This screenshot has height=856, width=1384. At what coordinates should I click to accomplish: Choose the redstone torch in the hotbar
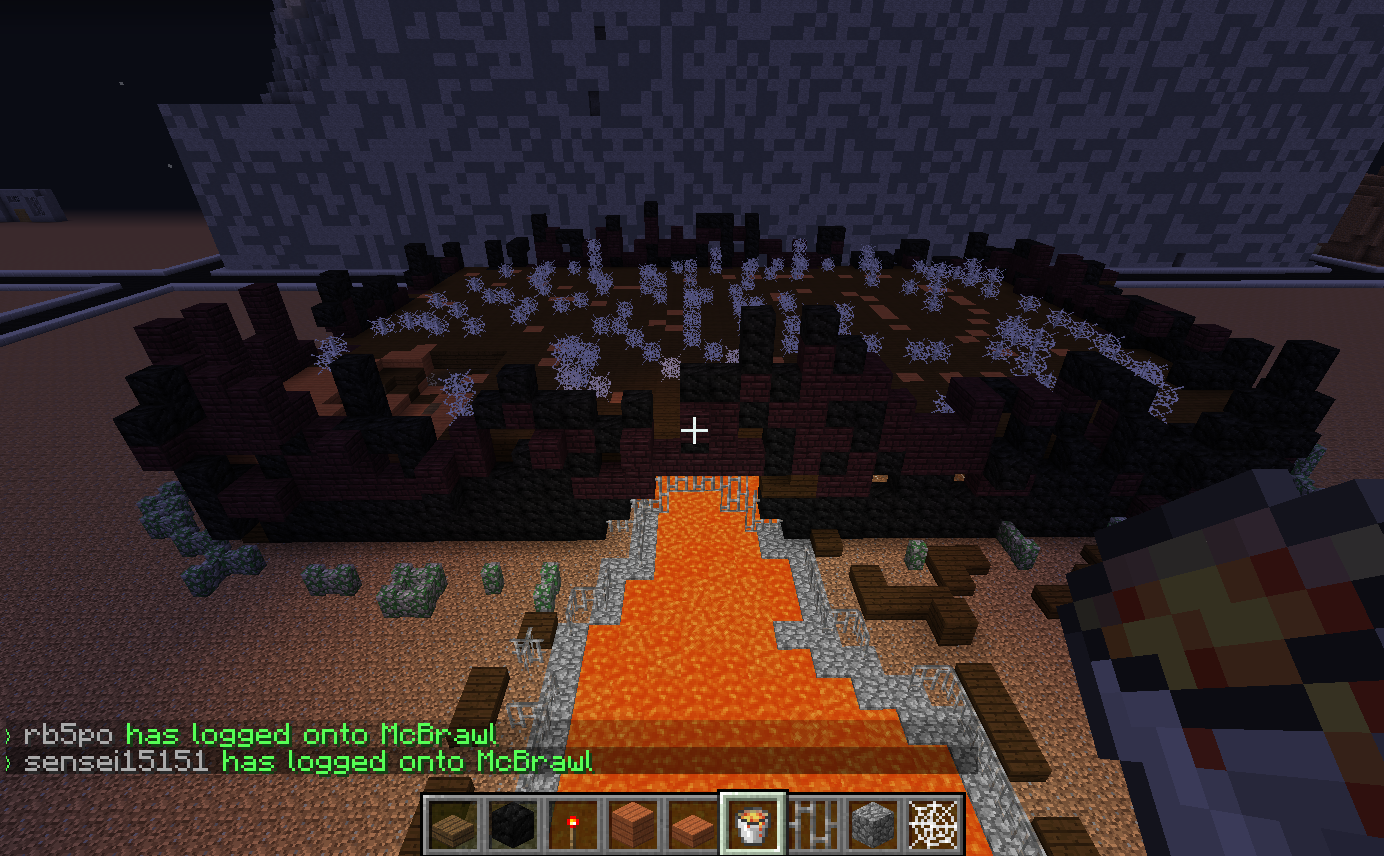tap(573, 824)
